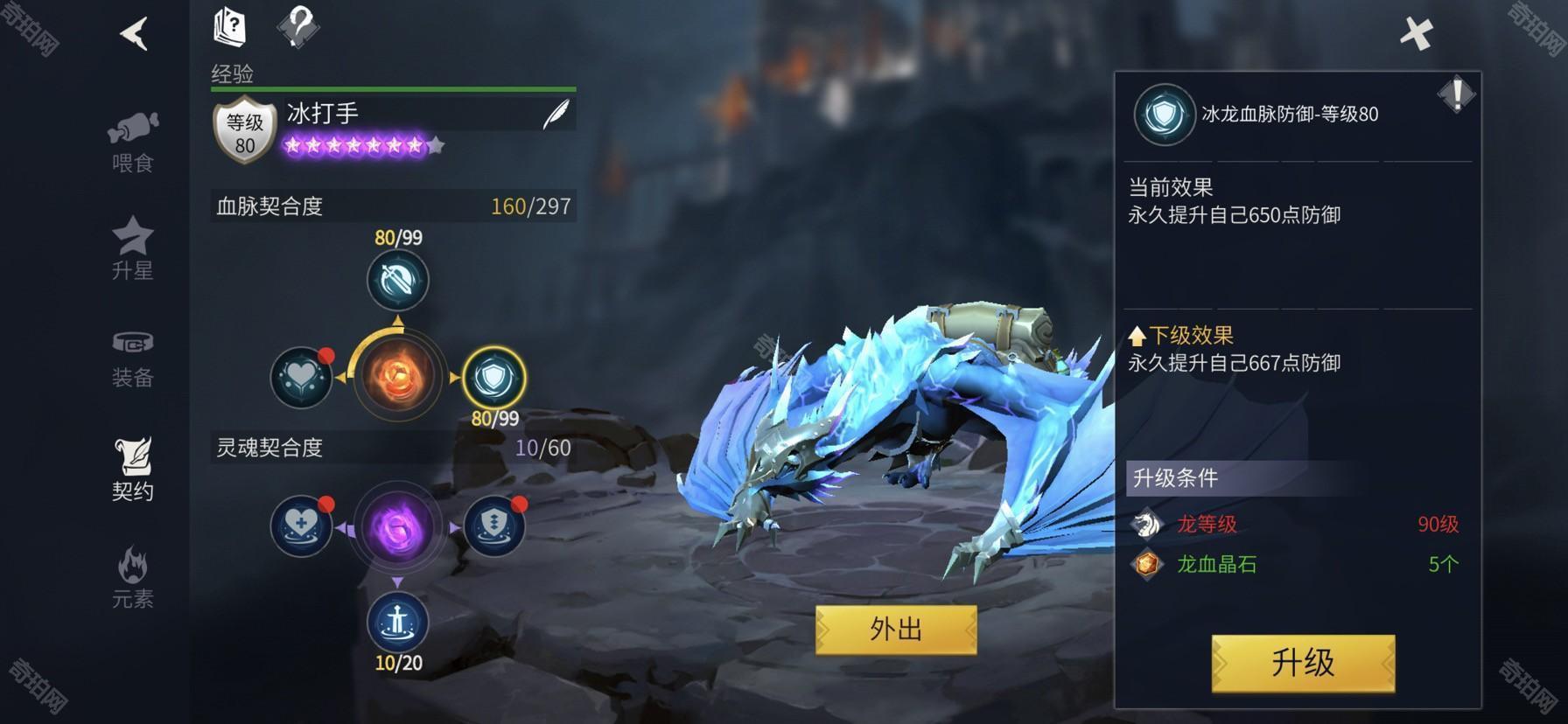The width and height of the screenshot is (1568, 724).
Task: Select the bloodline heart skill node
Action: tap(302, 378)
